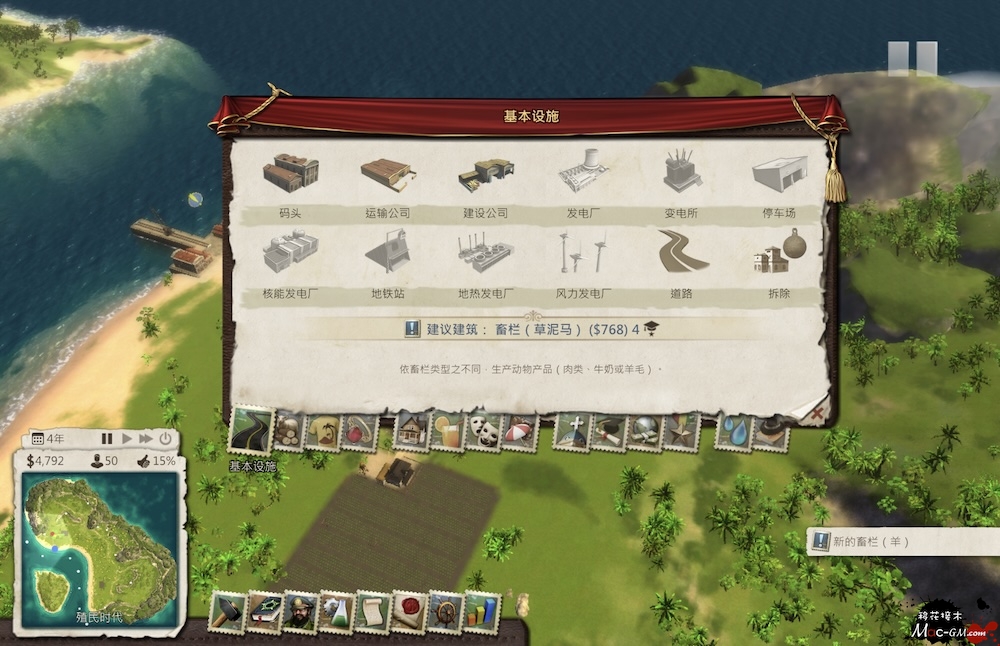Close the 基本设施 build panel
The height and width of the screenshot is (646, 1000).
[817, 411]
